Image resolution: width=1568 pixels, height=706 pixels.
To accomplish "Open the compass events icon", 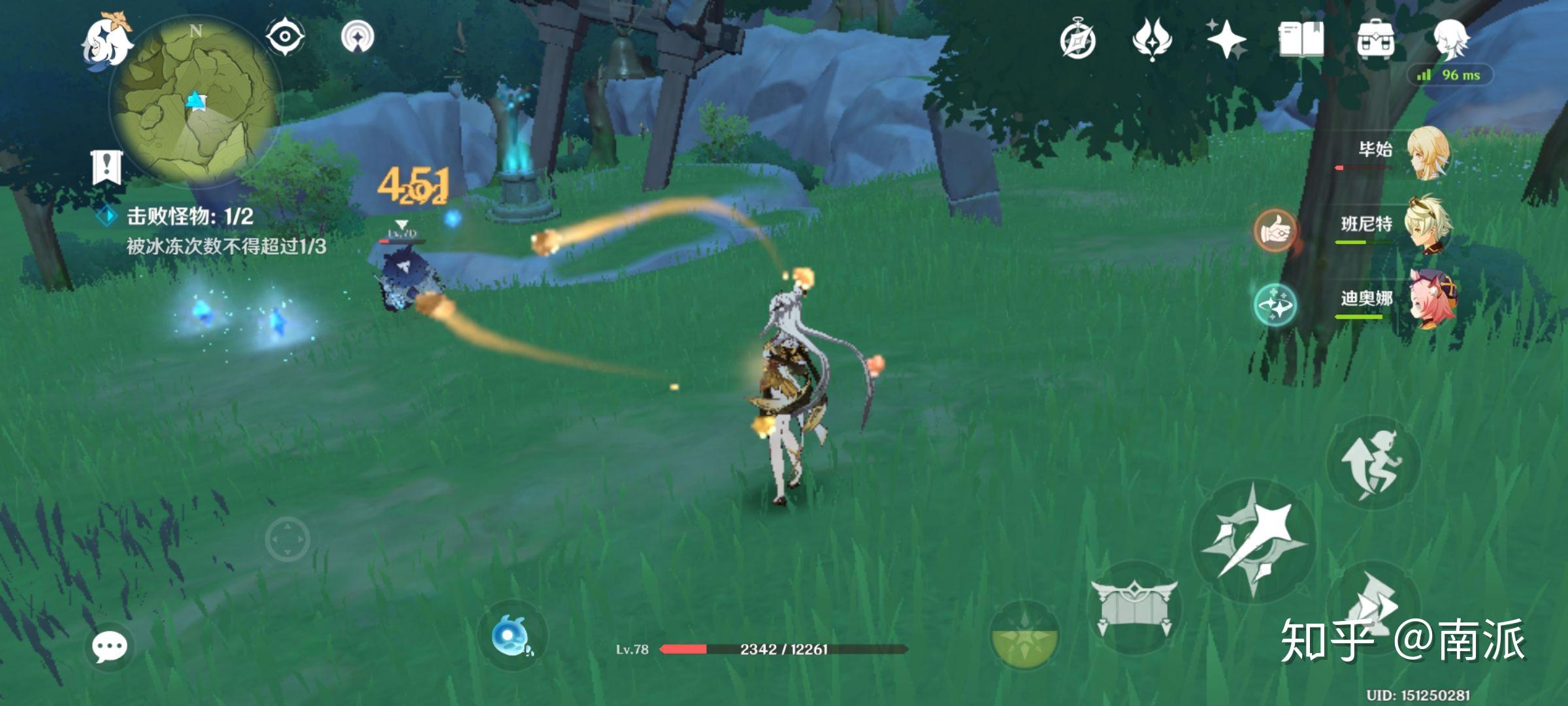I will click(1077, 41).
